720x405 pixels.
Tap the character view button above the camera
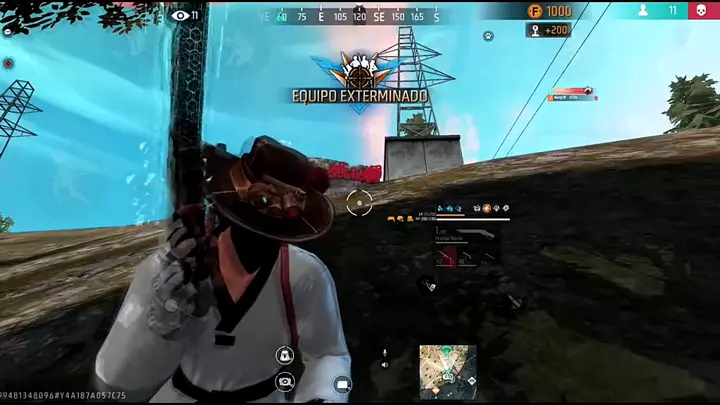click(x=284, y=355)
